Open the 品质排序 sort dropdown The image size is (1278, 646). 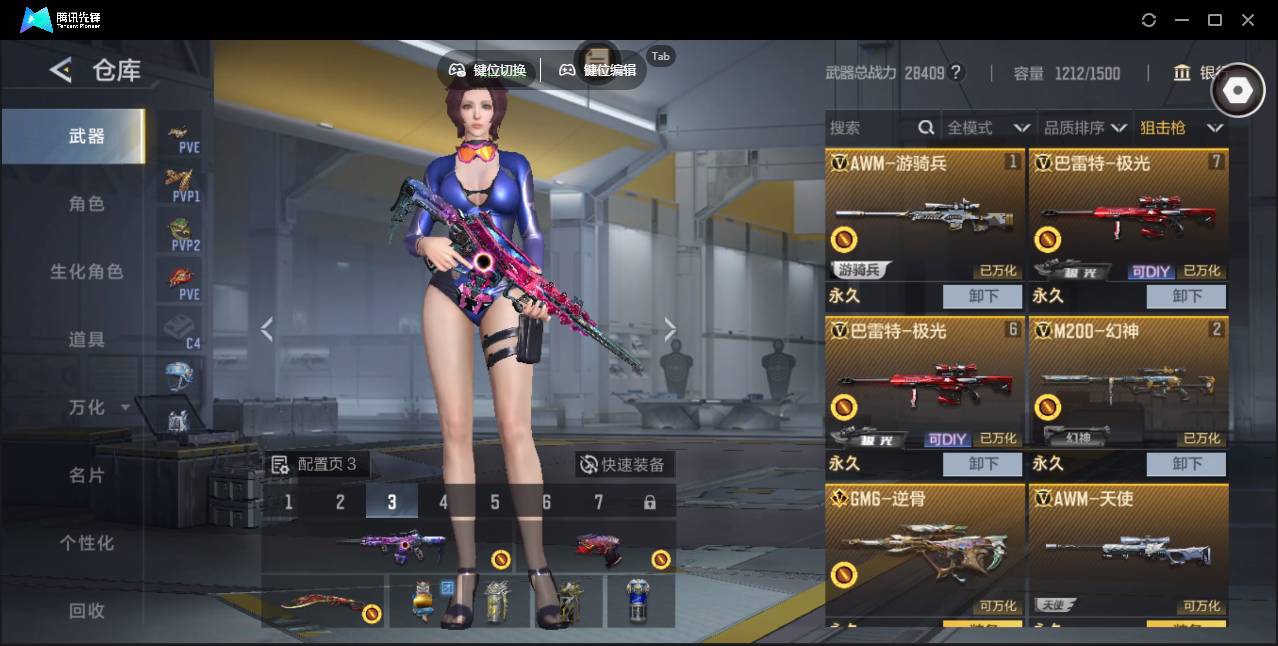coord(1085,128)
